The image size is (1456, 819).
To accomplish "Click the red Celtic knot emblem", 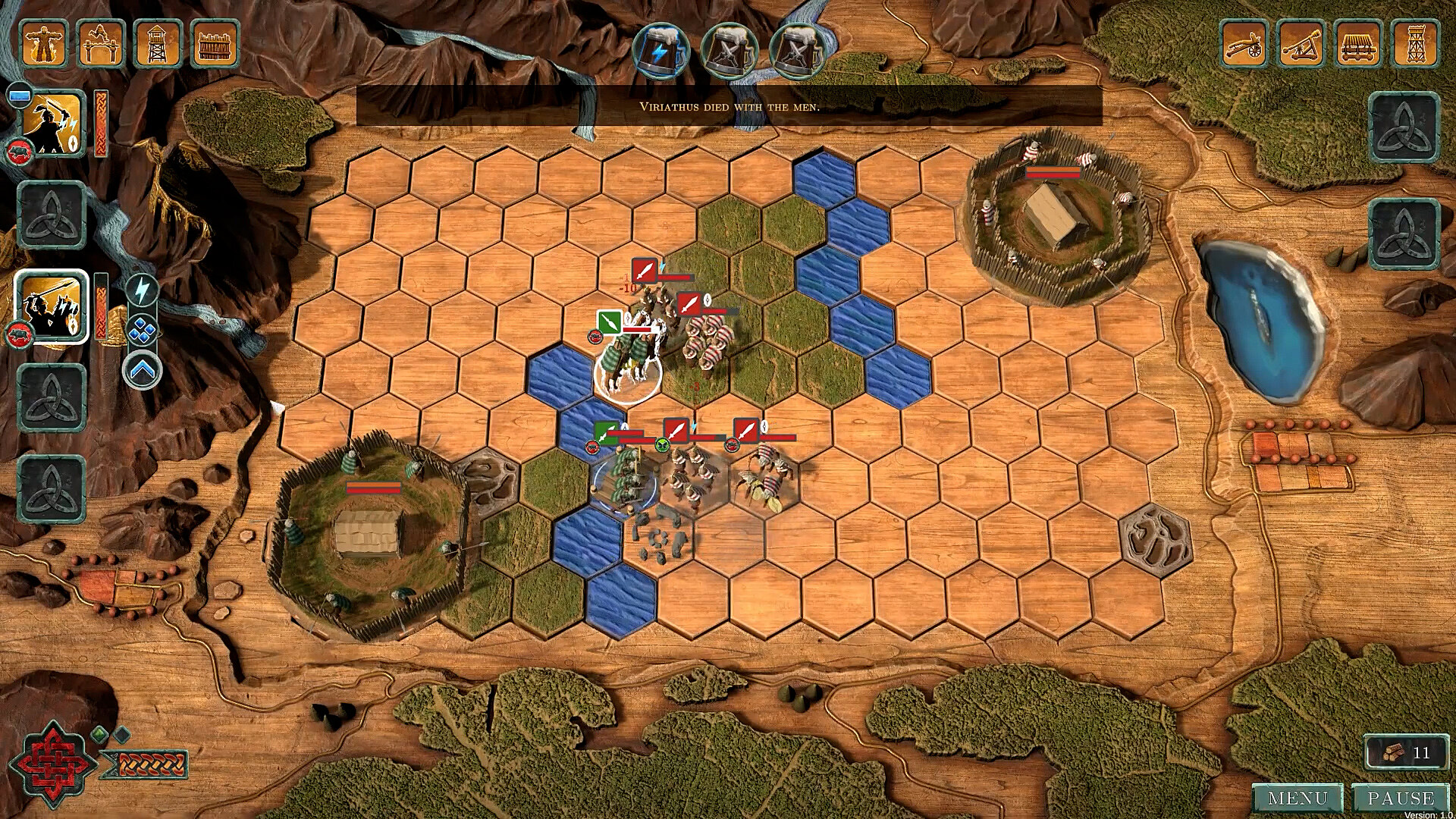I will tap(53, 762).
